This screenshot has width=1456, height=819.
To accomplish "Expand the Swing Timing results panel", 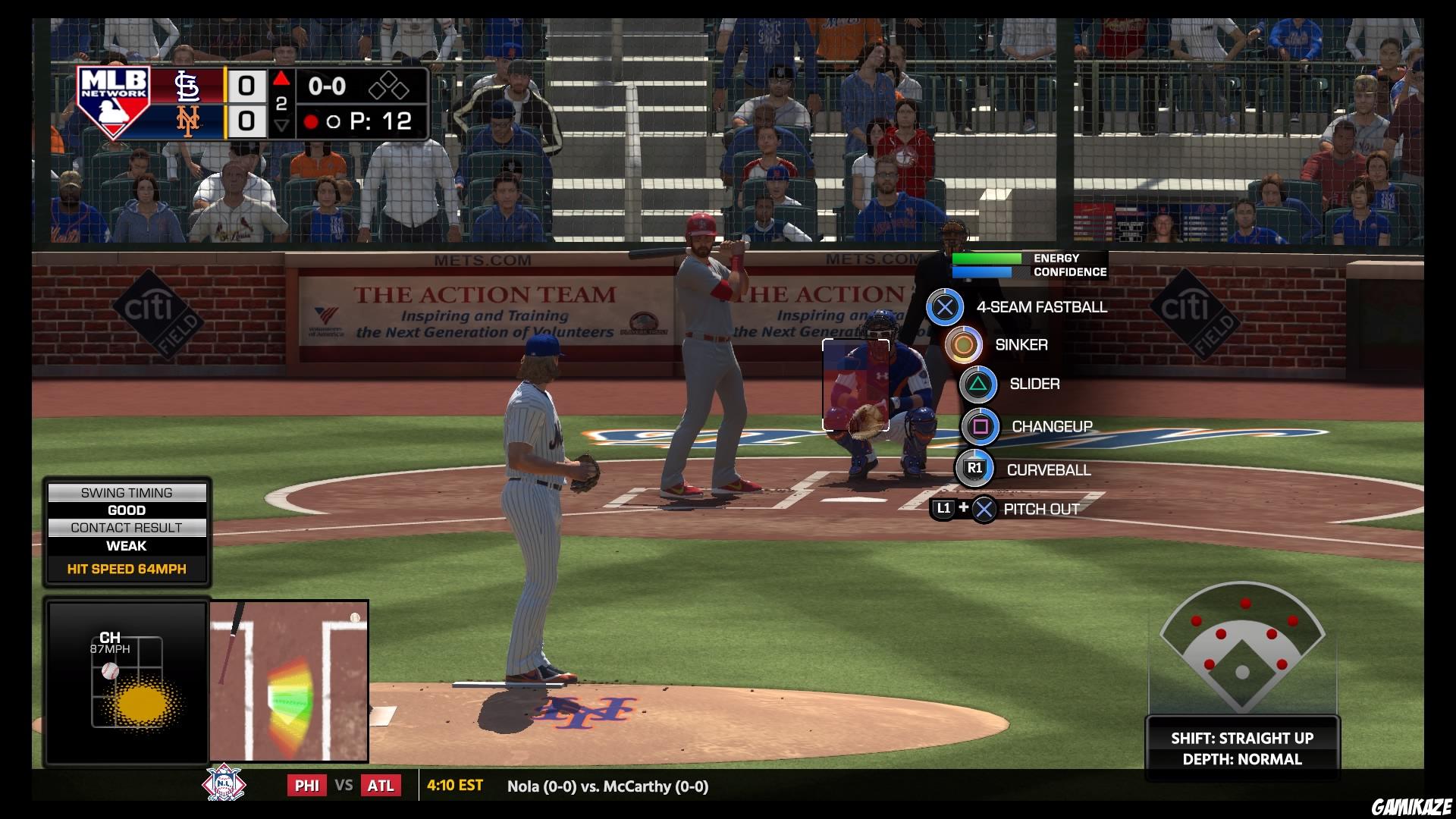I will point(127,492).
